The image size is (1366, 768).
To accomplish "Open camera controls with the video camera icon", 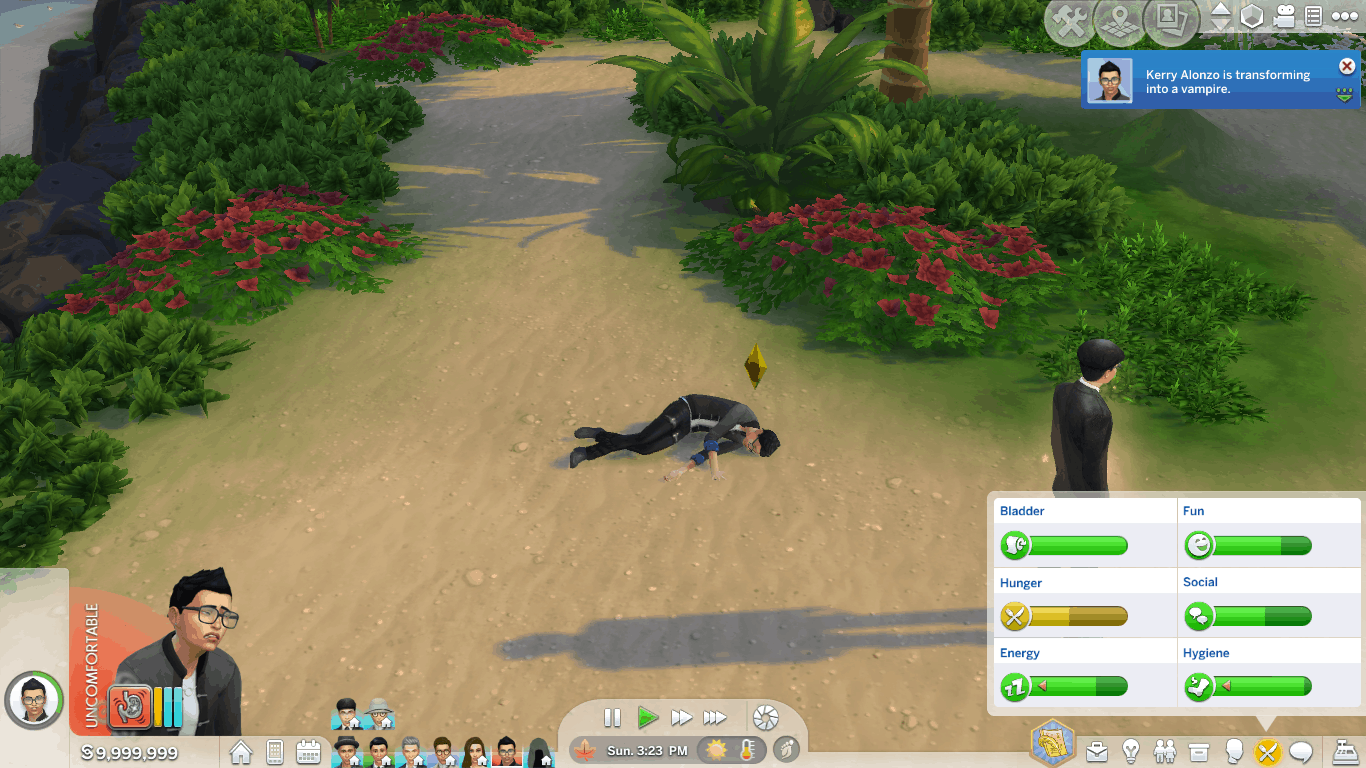I will [x=1284, y=17].
